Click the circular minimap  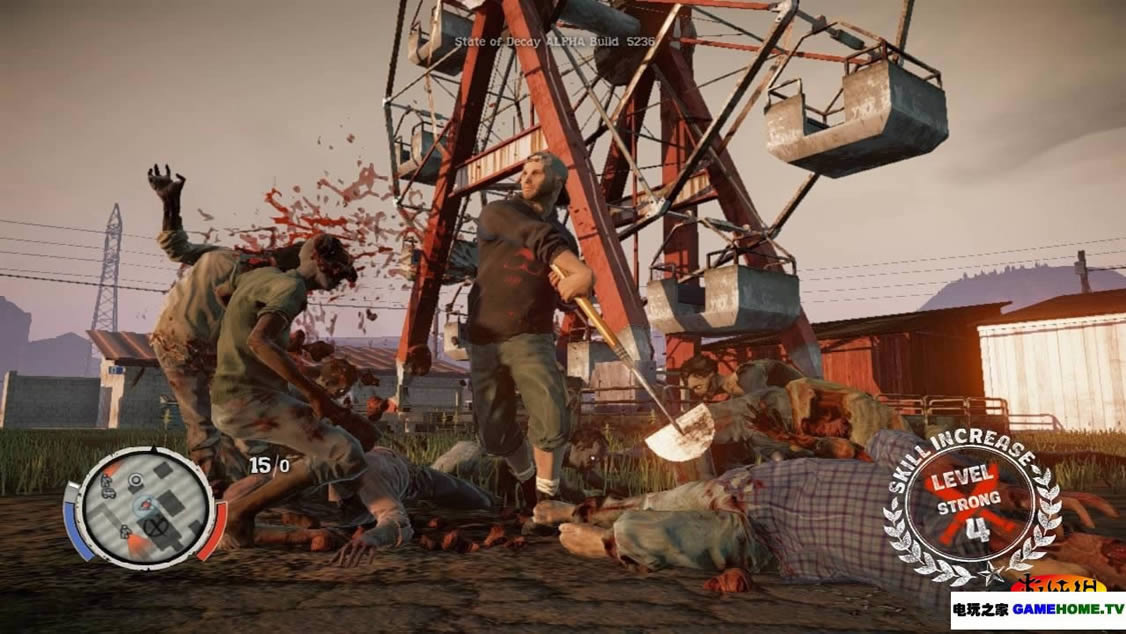tap(144, 507)
